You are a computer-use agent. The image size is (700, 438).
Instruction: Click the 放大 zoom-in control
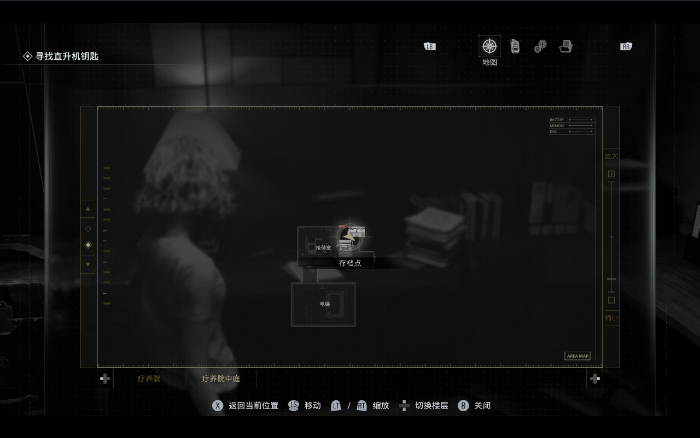pyautogui.click(x=611, y=157)
